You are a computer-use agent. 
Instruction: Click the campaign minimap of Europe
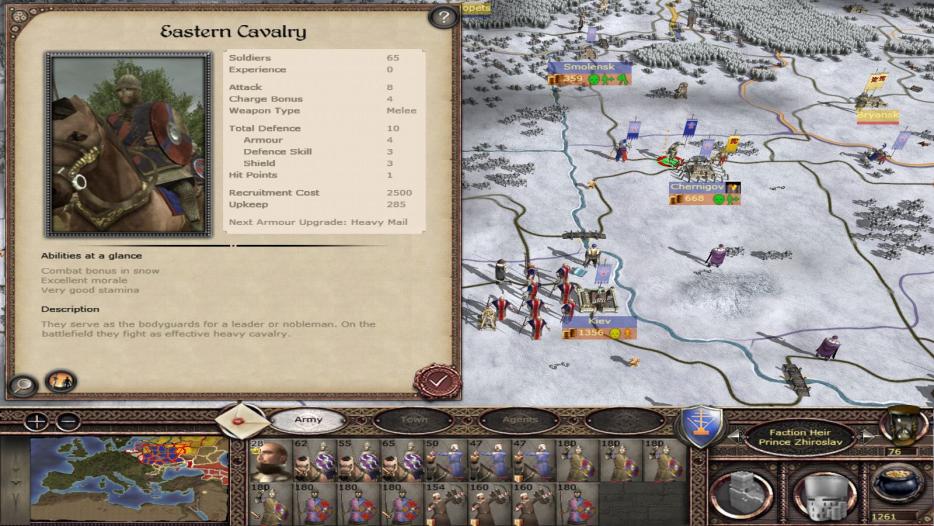coord(129,475)
